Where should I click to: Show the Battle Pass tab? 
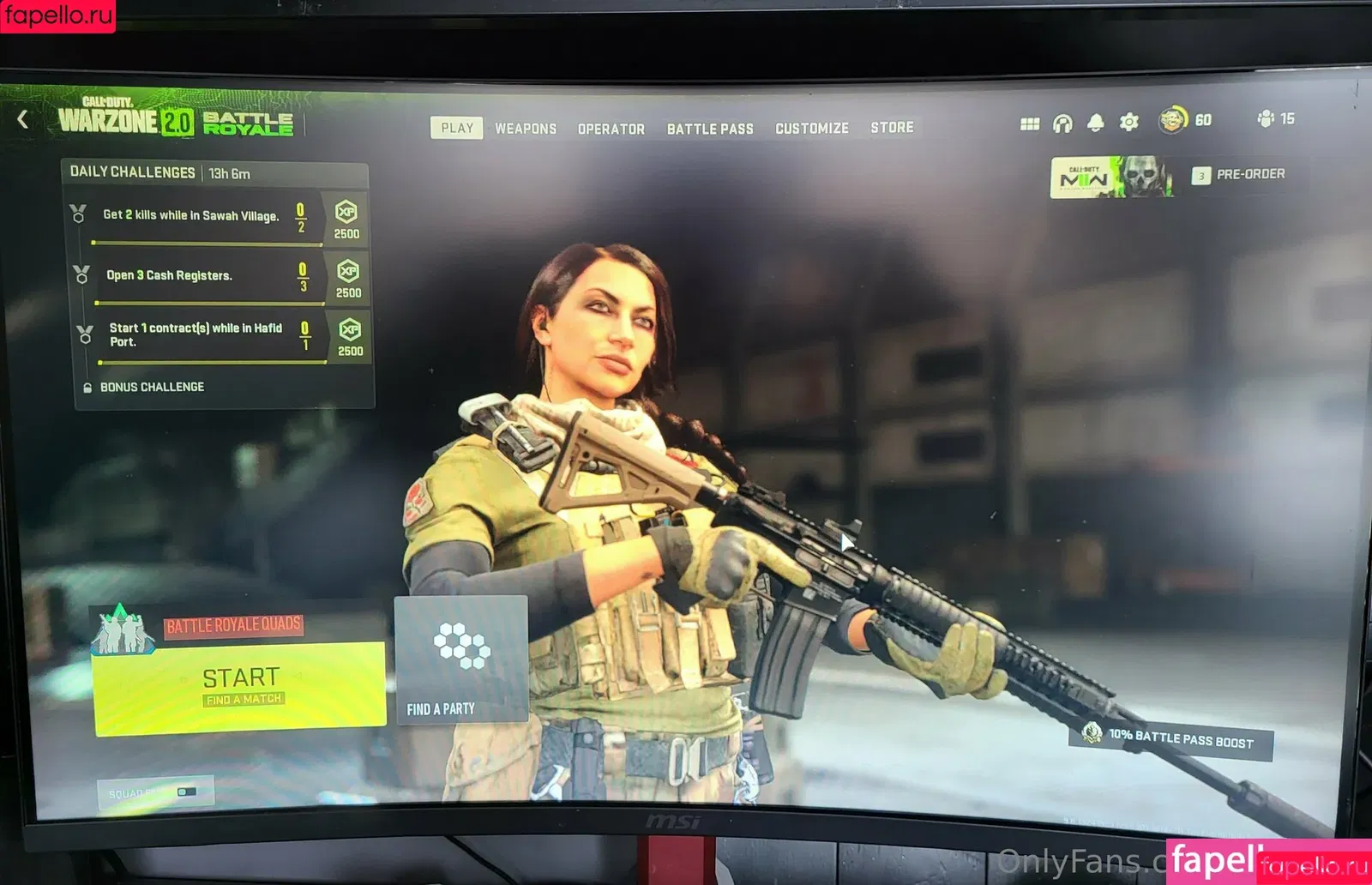pyautogui.click(x=710, y=129)
